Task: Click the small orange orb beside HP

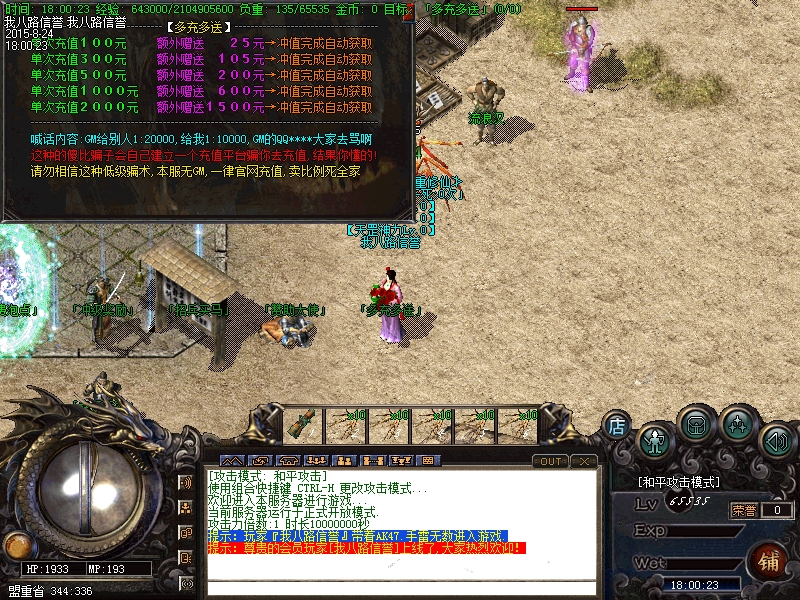Action: [15, 545]
